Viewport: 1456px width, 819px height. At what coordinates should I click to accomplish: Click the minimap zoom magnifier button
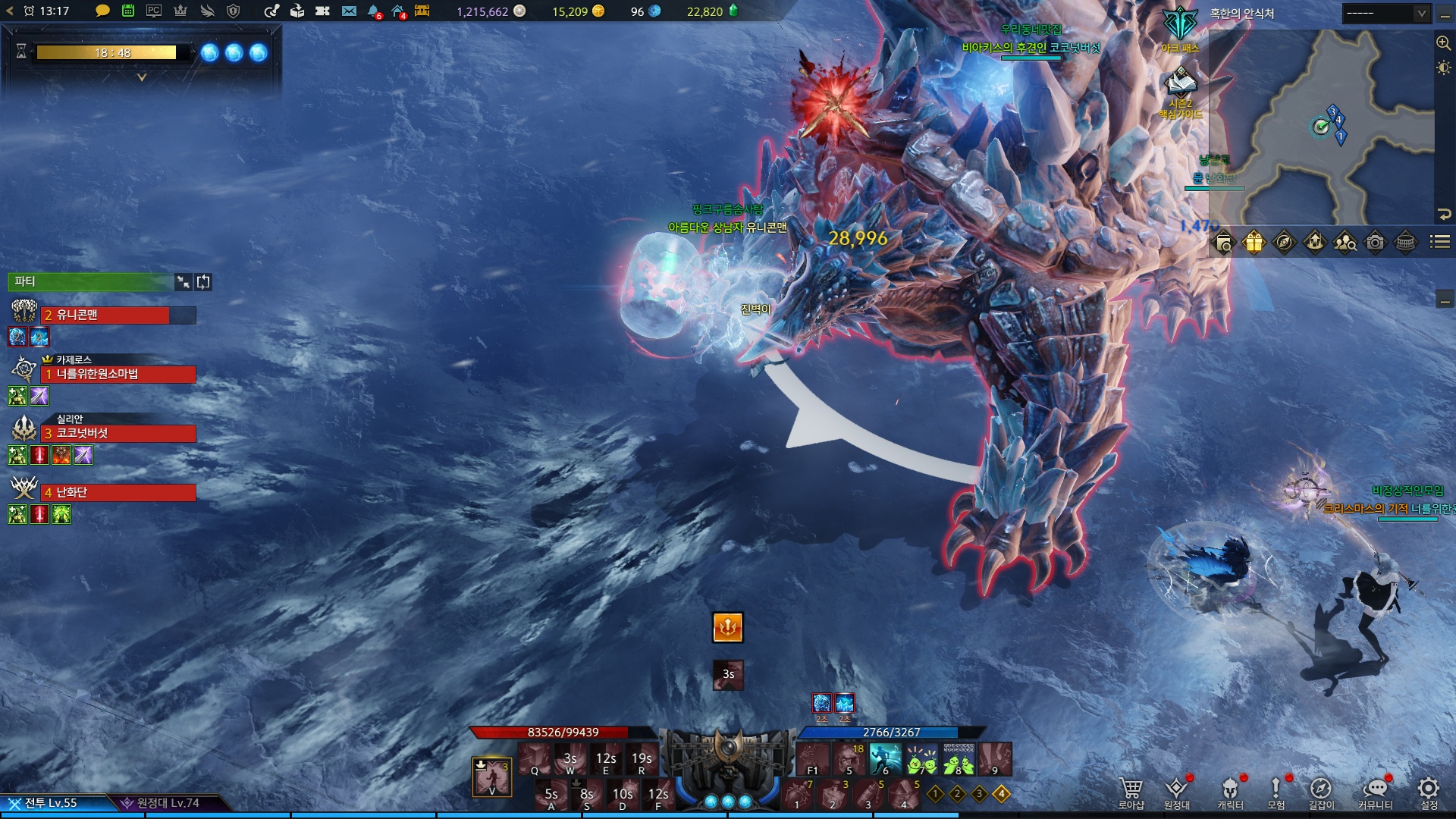point(1443,43)
